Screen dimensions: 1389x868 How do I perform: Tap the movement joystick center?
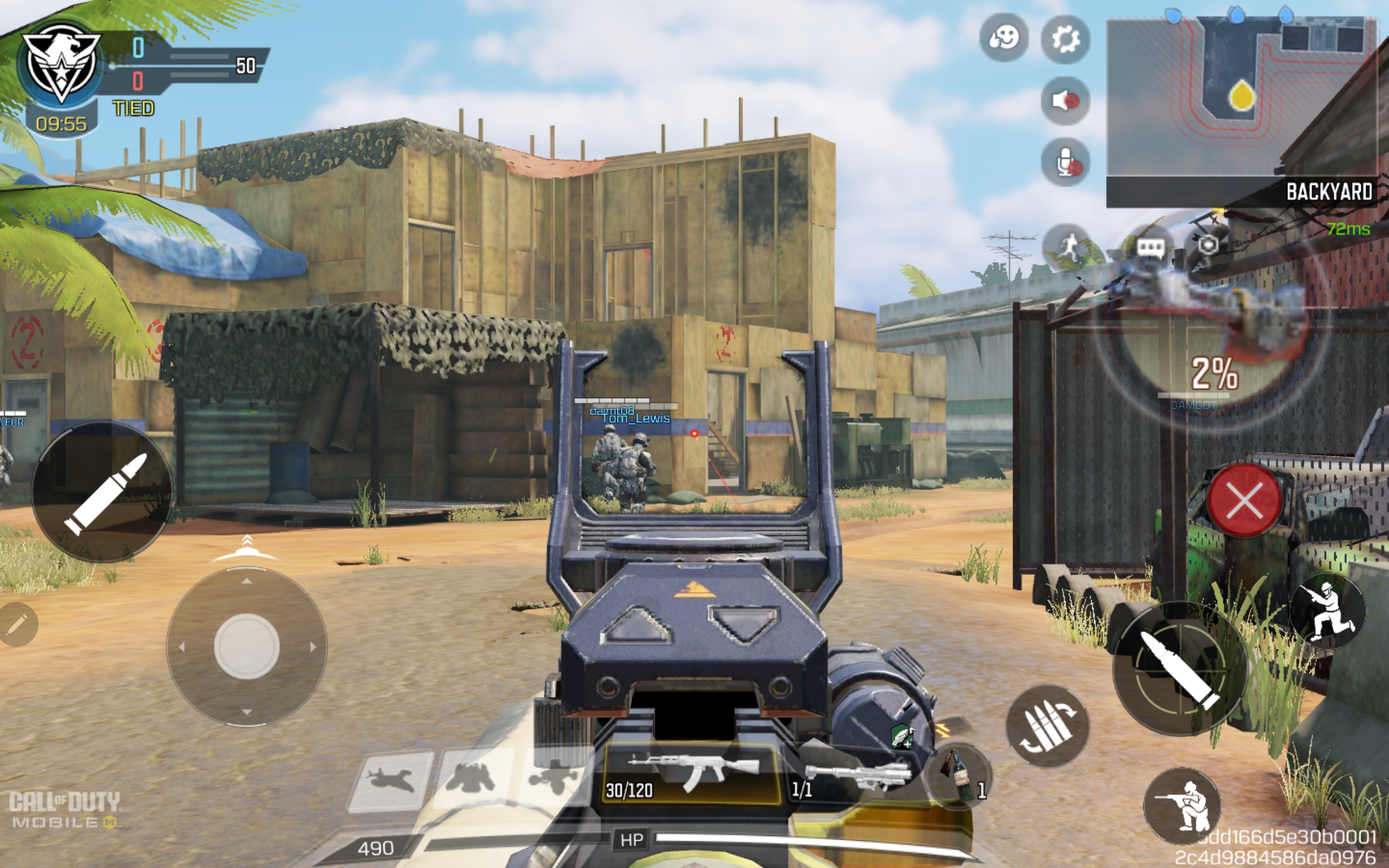pyautogui.click(x=247, y=647)
